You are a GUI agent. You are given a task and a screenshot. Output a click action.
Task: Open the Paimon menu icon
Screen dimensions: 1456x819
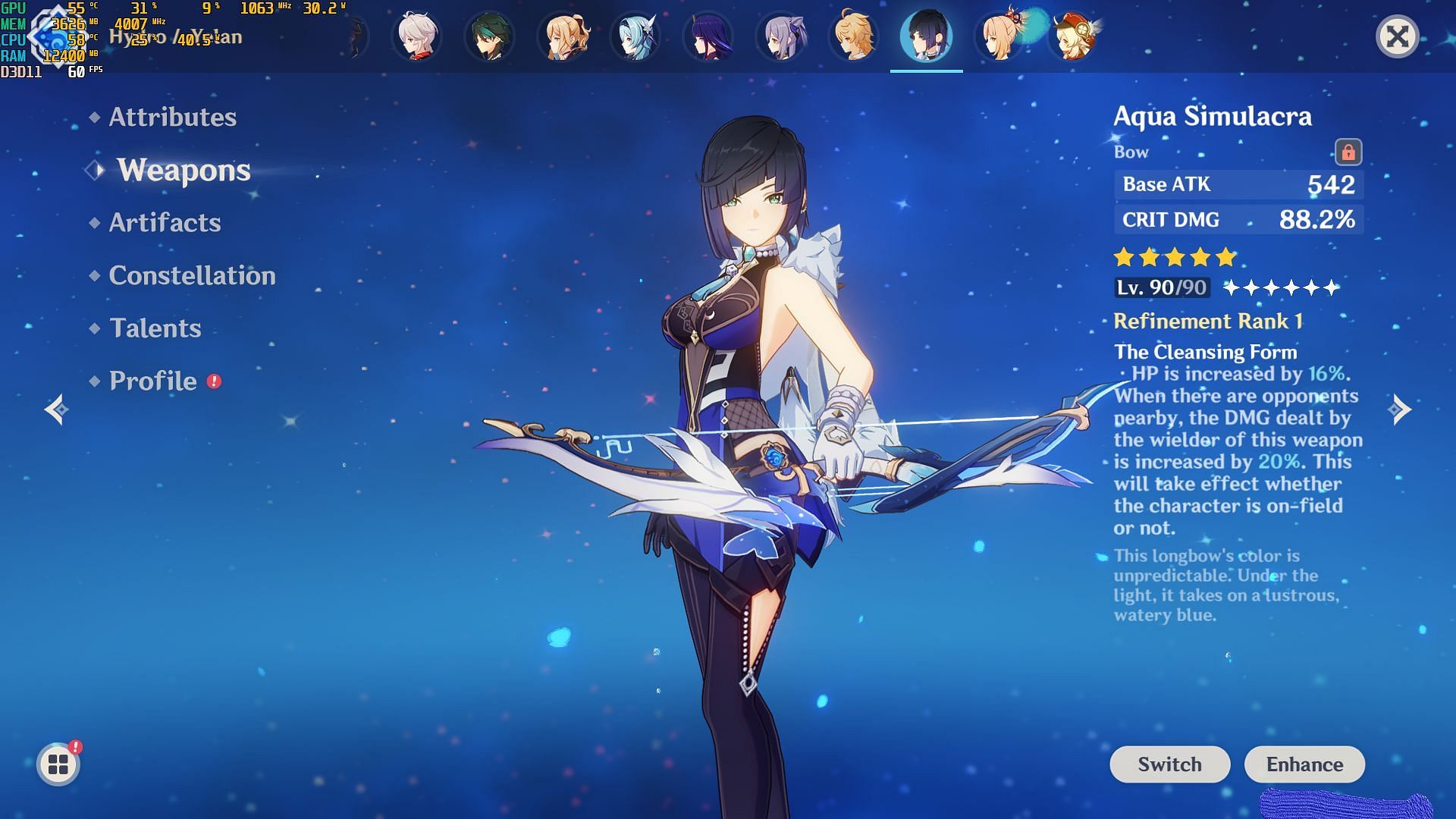[x=57, y=764]
